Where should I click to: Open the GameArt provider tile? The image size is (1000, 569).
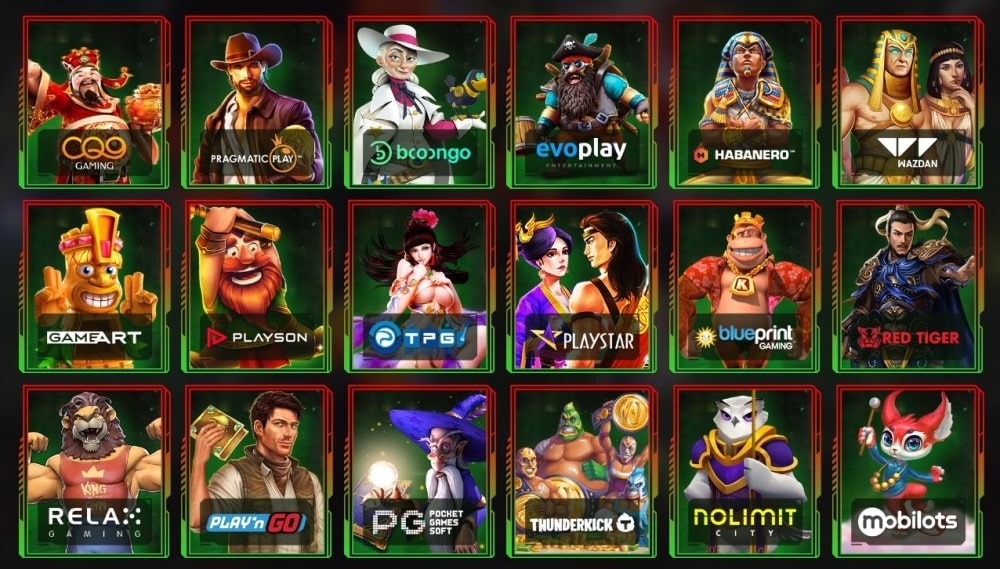(93, 285)
